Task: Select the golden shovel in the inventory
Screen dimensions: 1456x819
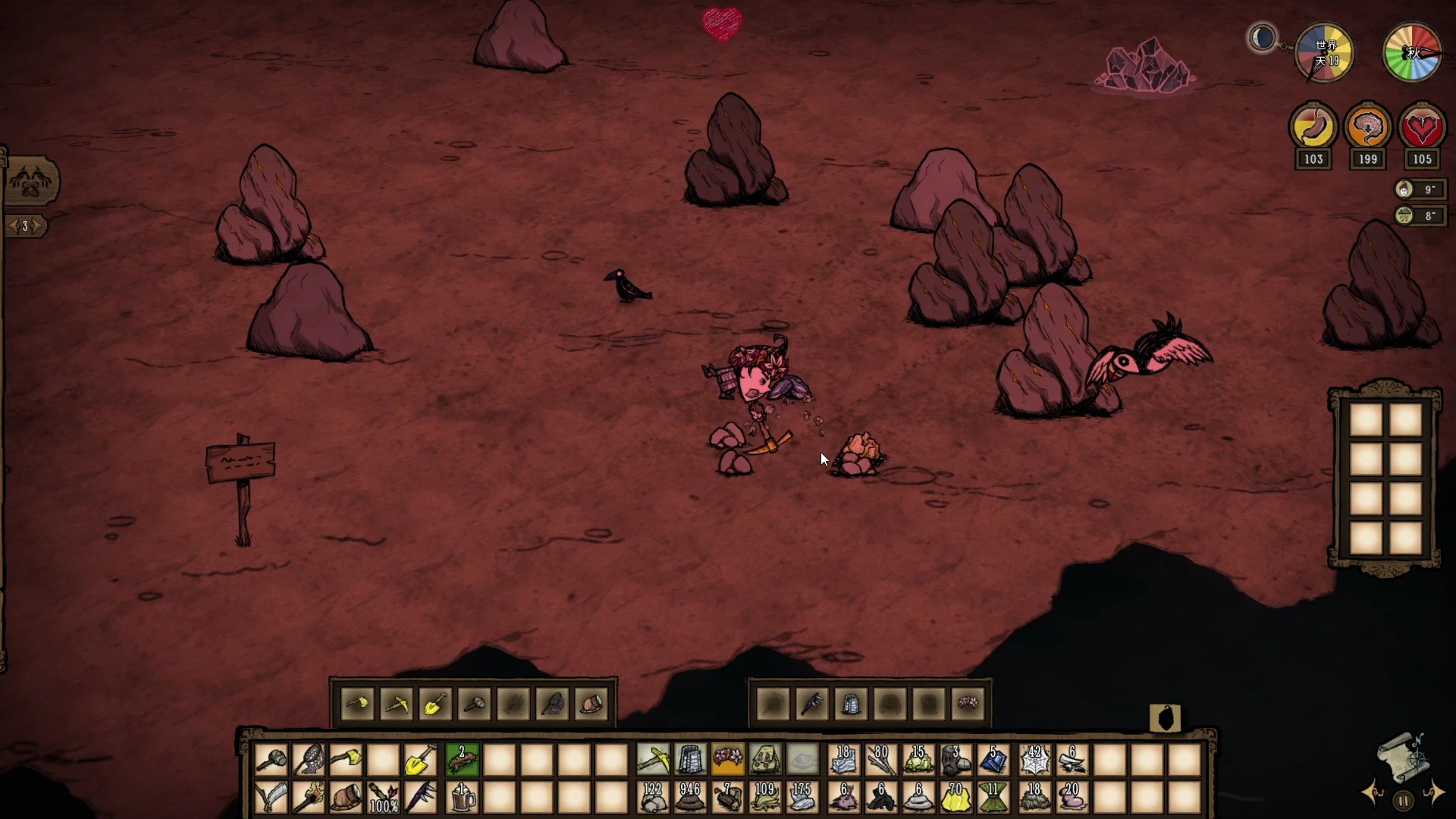Action: 420,759
